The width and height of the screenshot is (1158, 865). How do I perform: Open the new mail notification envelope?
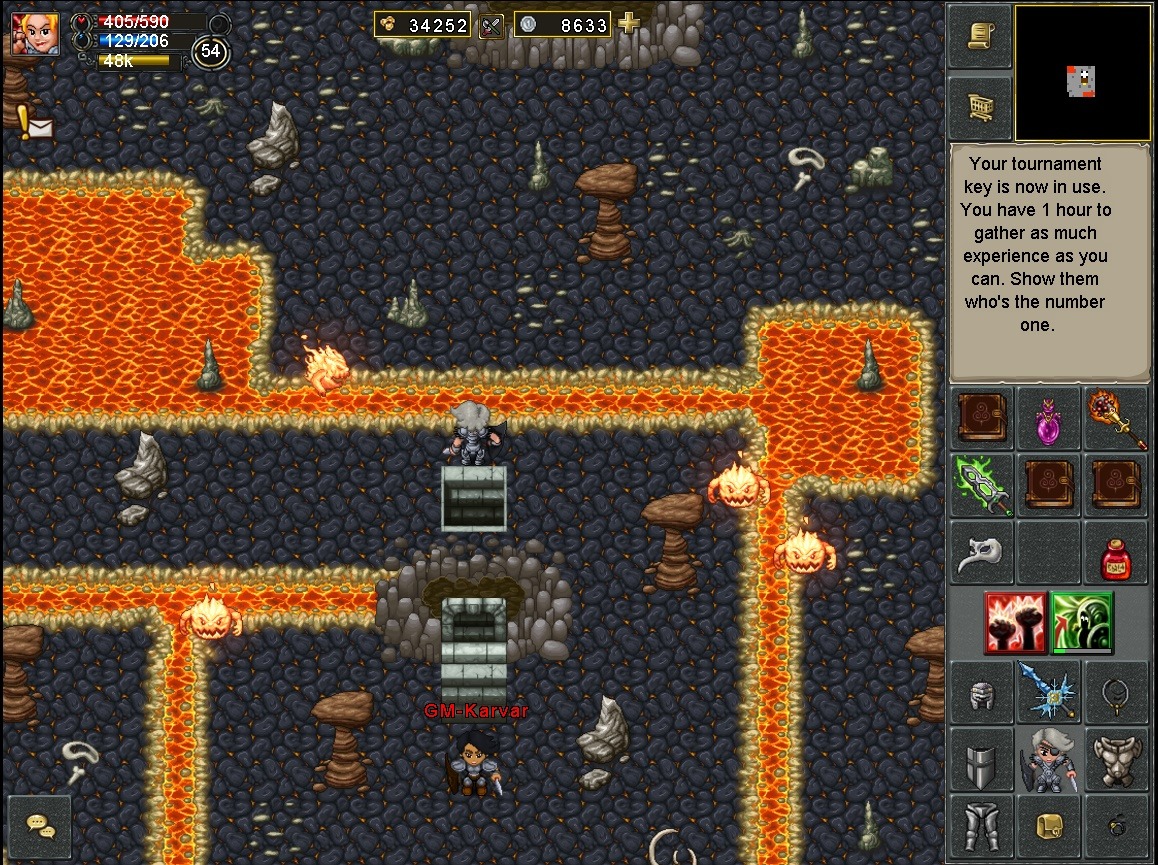[39, 127]
